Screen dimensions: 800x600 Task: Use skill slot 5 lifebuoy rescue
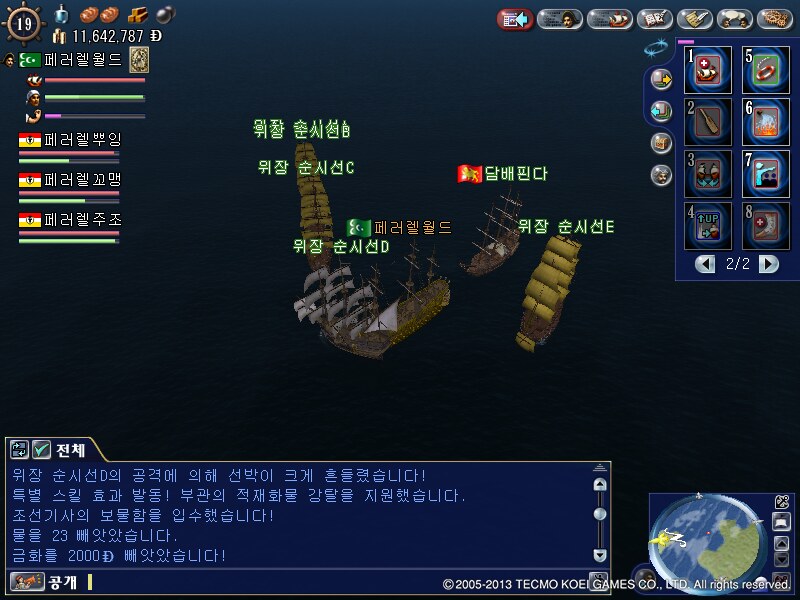point(766,70)
